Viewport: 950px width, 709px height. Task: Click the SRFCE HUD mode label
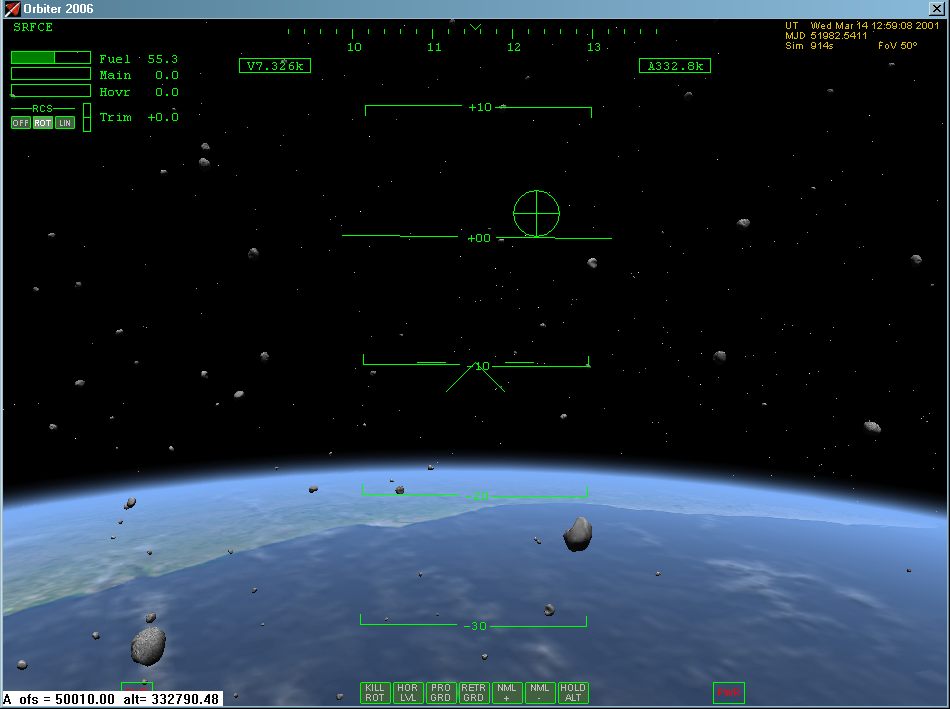tap(33, 27)
